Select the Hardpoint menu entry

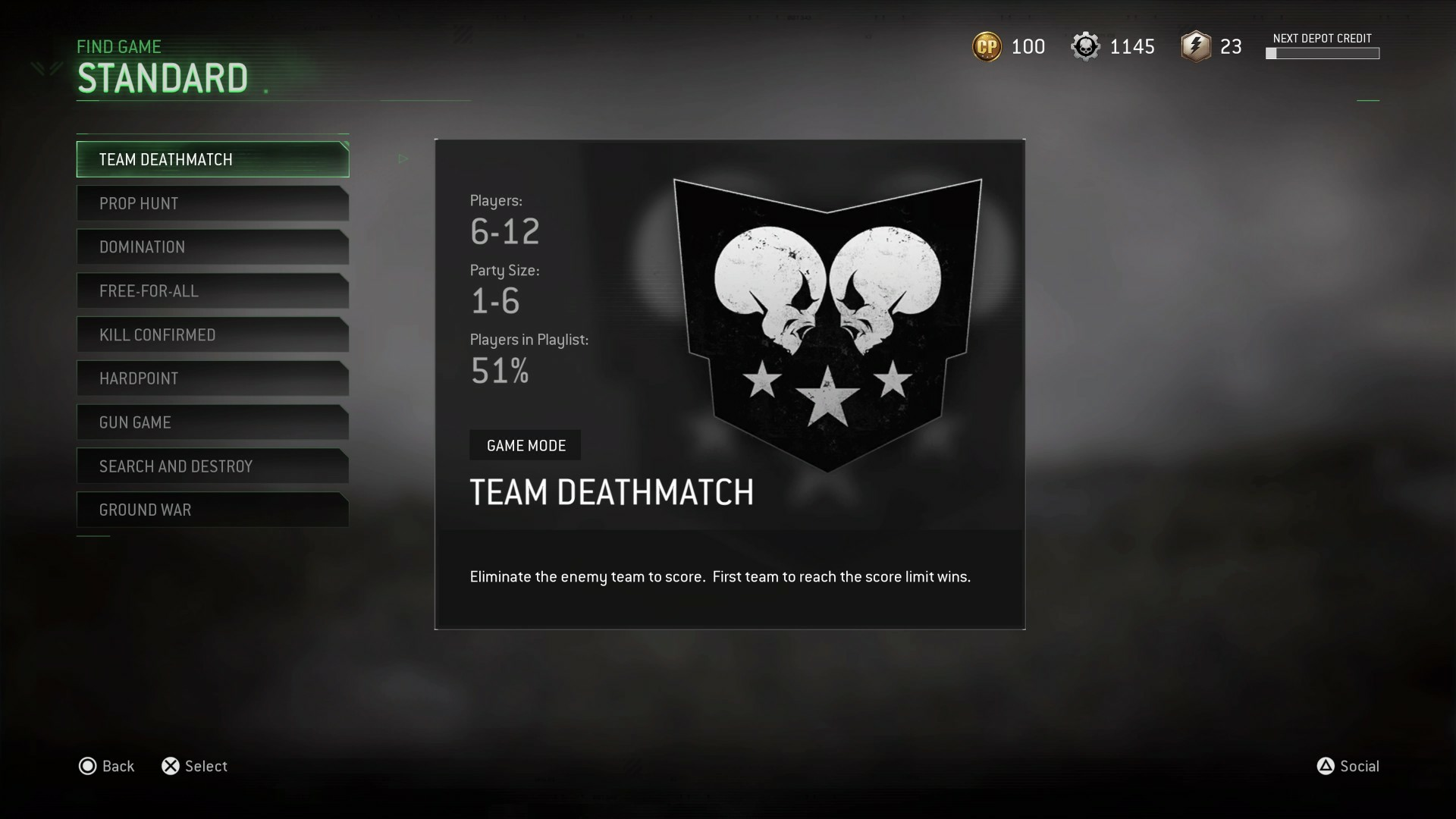pyautogui.click(x=212, y=378)
